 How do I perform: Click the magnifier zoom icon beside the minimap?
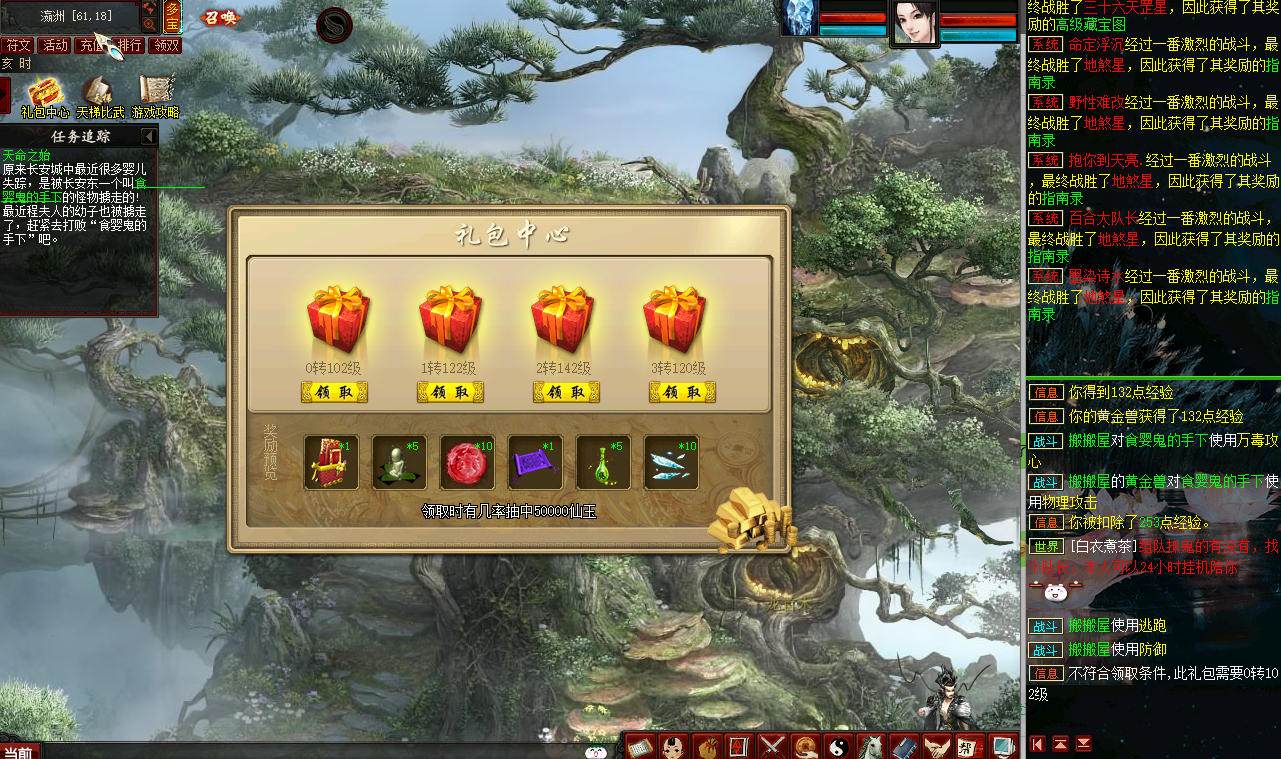pos(149,24)
